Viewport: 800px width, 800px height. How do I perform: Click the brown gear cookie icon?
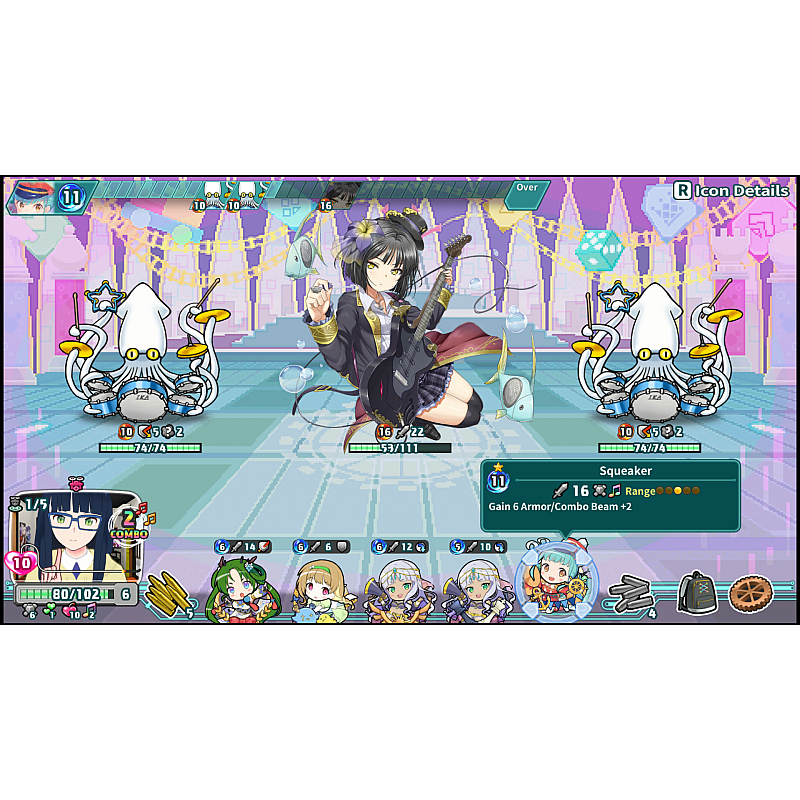pos(750,593)
